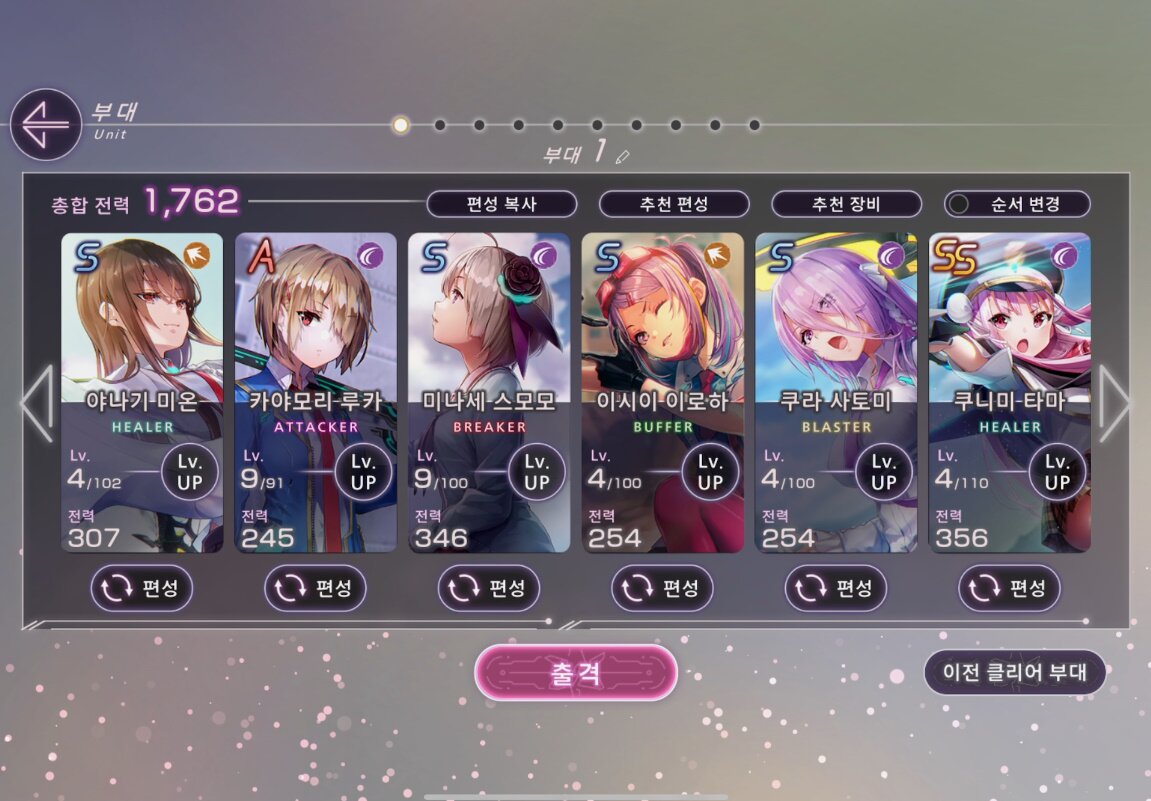Go back with the arrow button
The height and width of the screenshot is (801, 1151).
(x=45, y=125)
